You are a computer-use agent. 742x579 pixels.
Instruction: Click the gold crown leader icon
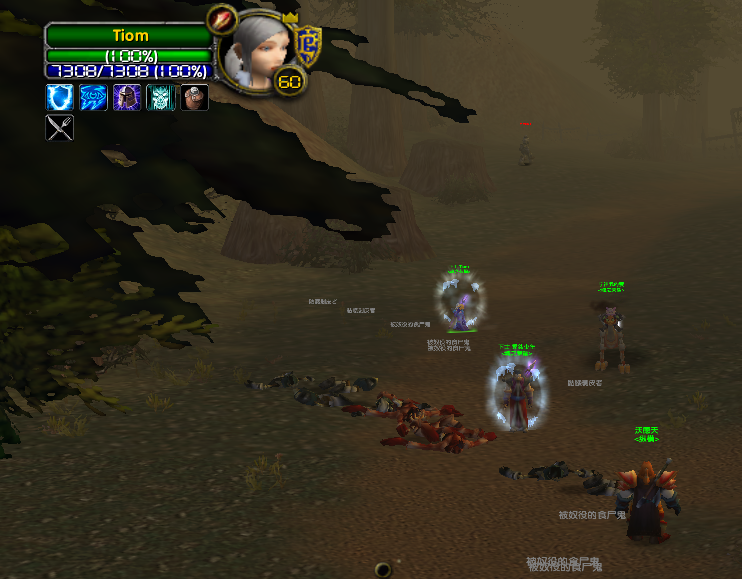(291, 19)
